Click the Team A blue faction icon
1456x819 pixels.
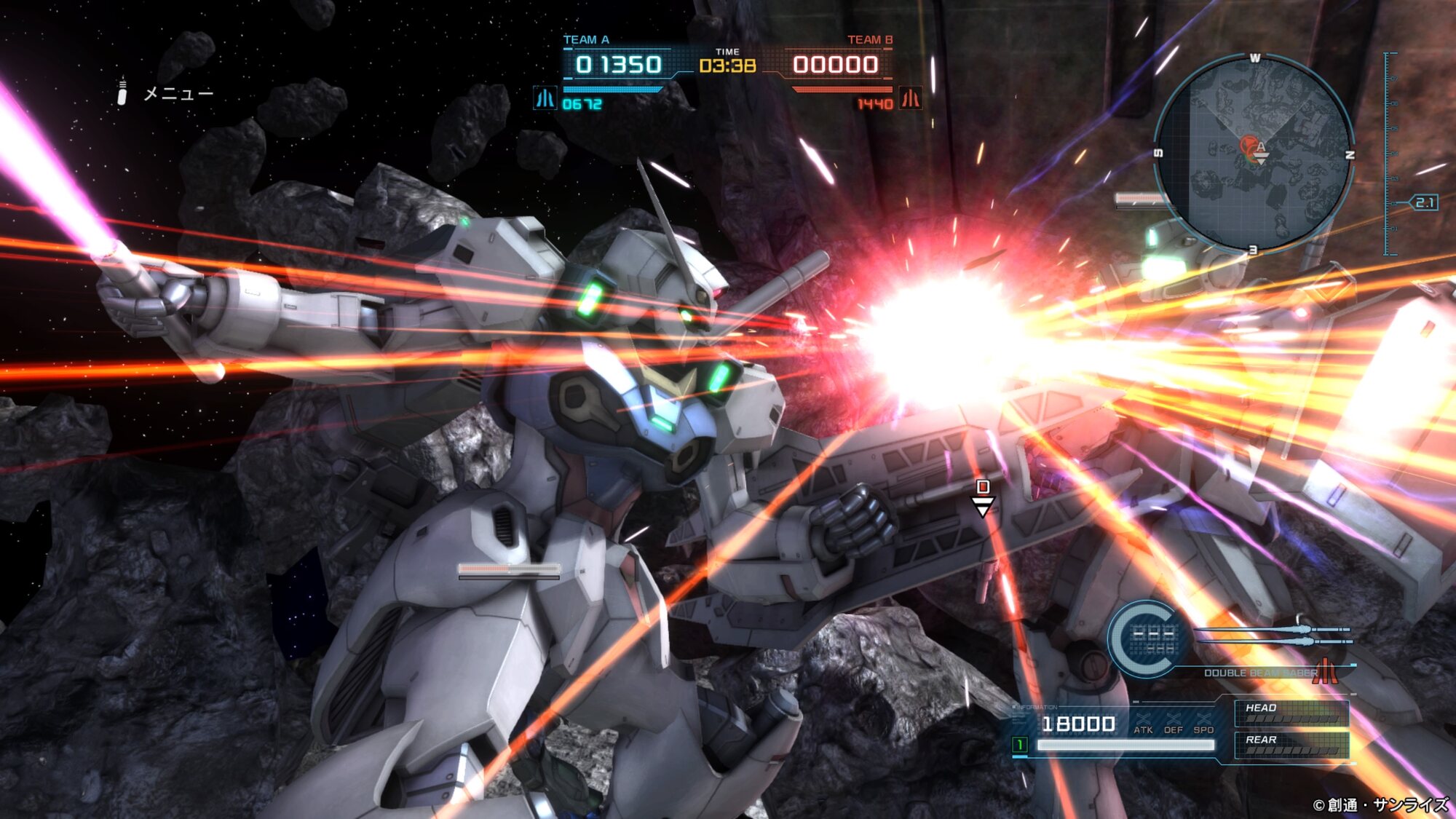[x=545, y=98]
